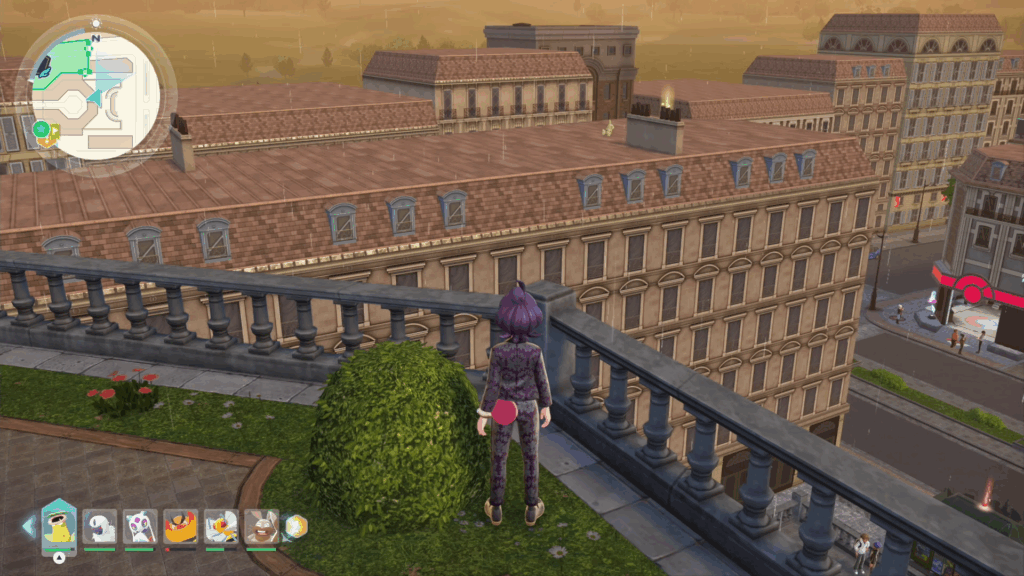This screenshot has height=576, width=1024.
Task: Pick the fainted orange and black Pokémon slot
Action: [180, 526]
